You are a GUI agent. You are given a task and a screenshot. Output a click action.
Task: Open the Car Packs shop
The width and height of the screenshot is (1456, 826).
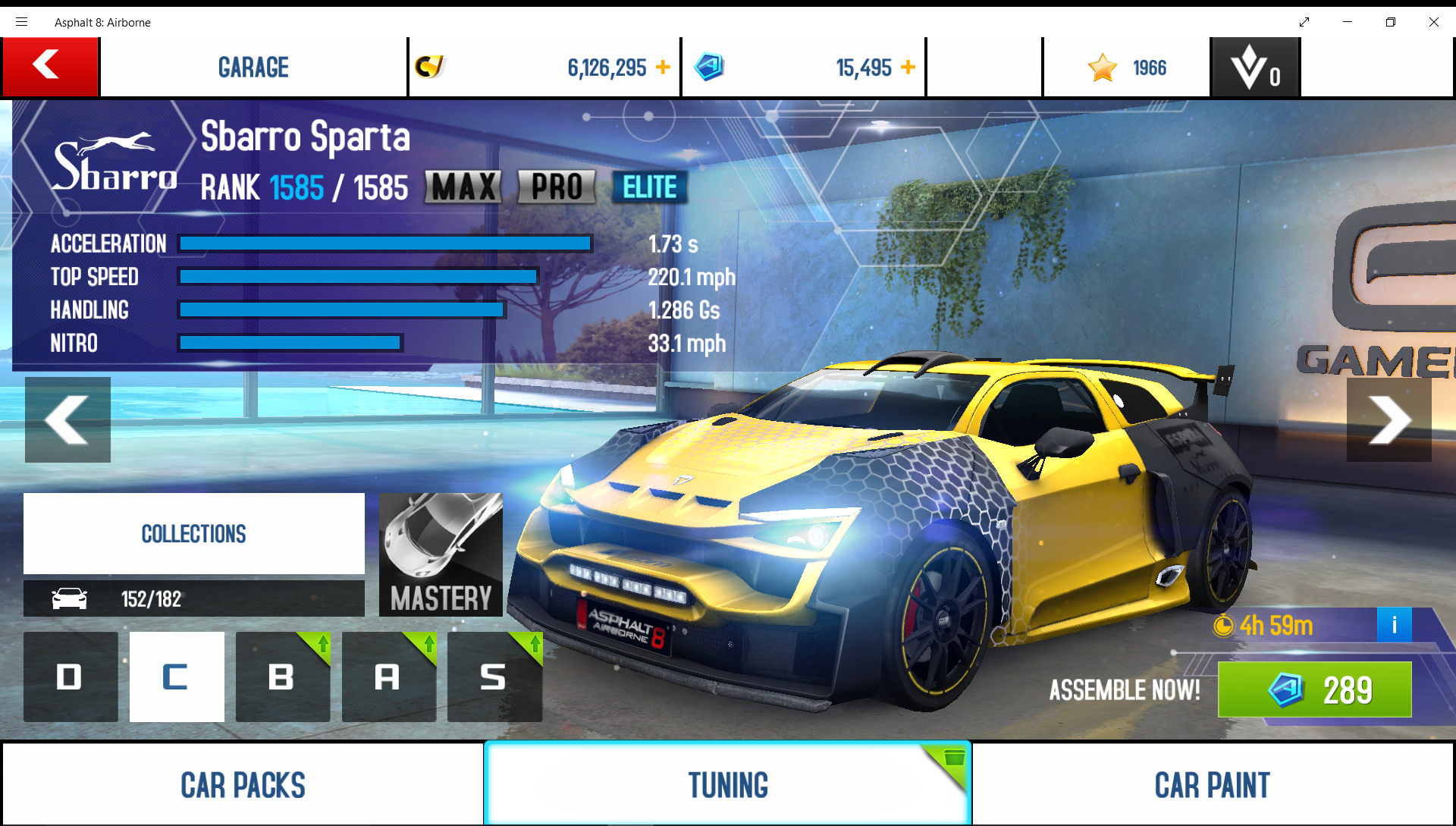(x=243, y=784)
